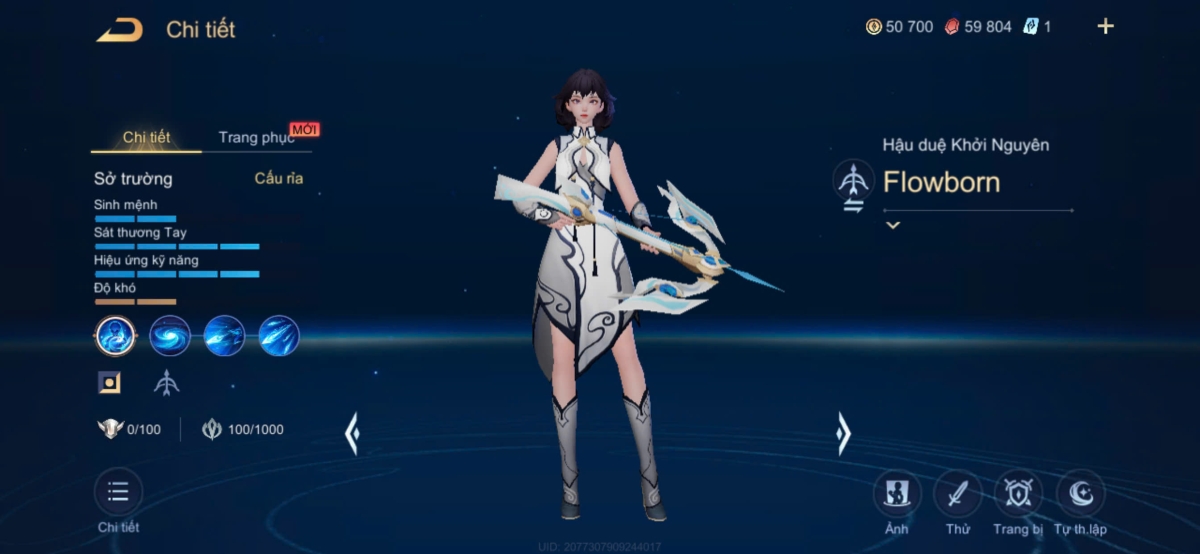Select the Chi tiết tab

pyautogui.click(x=146, y=138)
